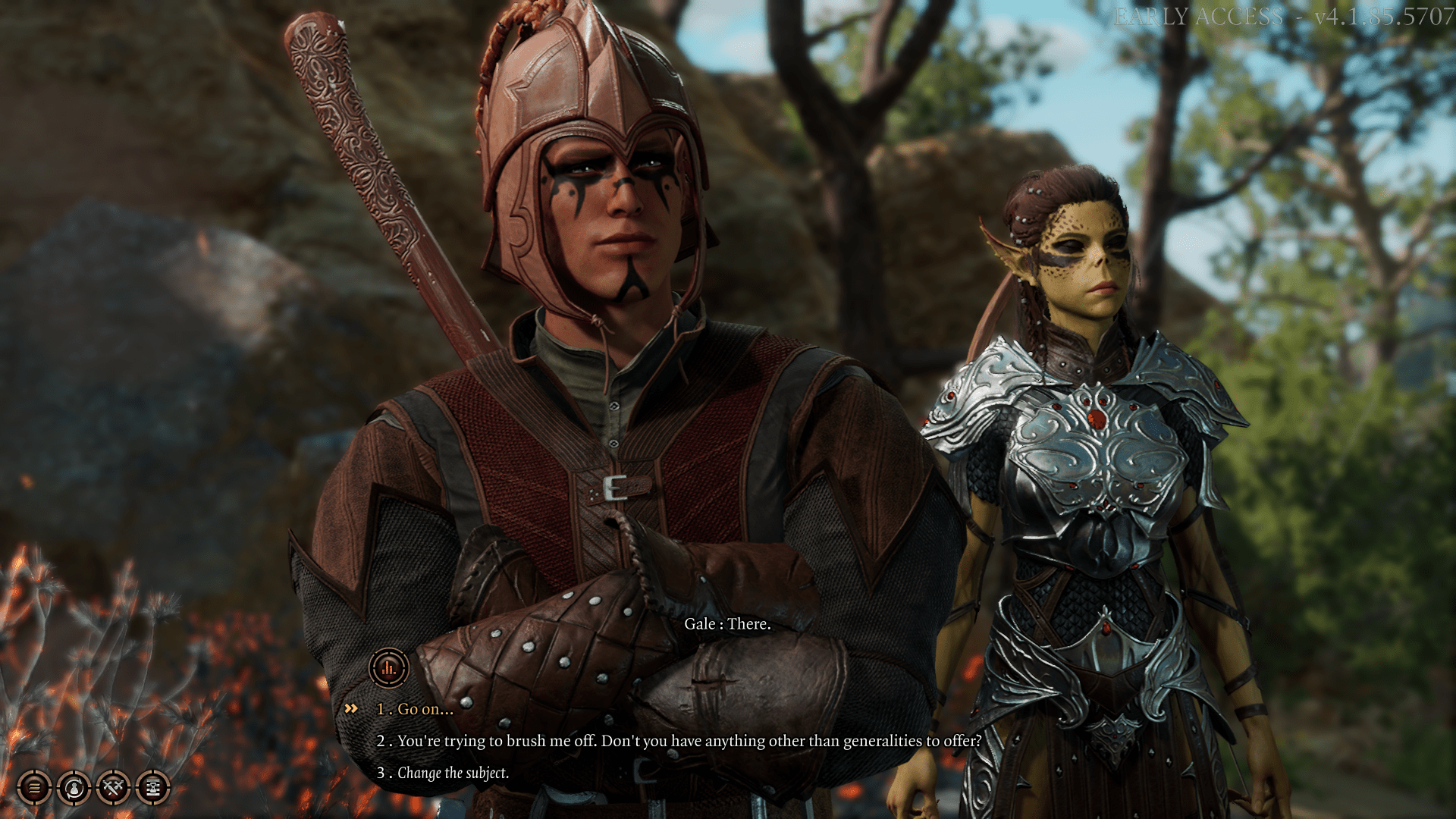Toggle the crossed swords combat icon
The image size is (1456, 819).
[x=114, y=788]
